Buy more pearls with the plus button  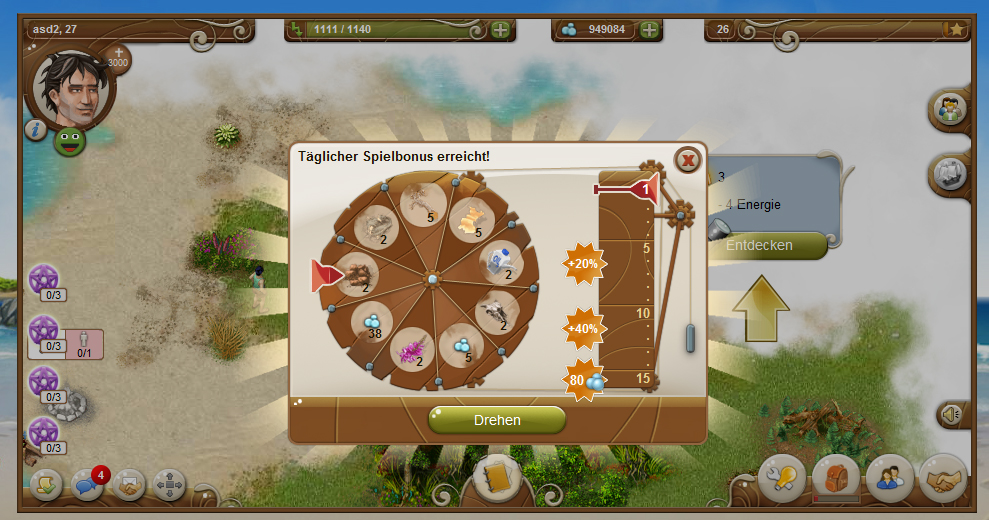tap(650, 29)
